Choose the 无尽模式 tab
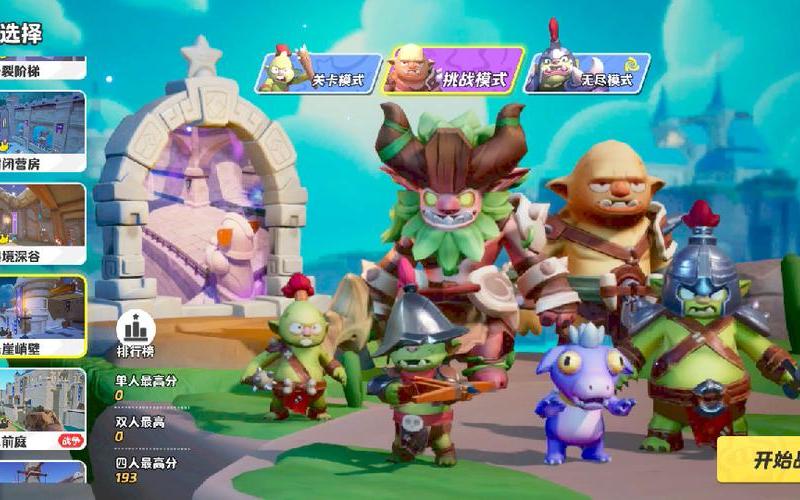The width and height of the screenshot is (800, 500). click(586, 74)
